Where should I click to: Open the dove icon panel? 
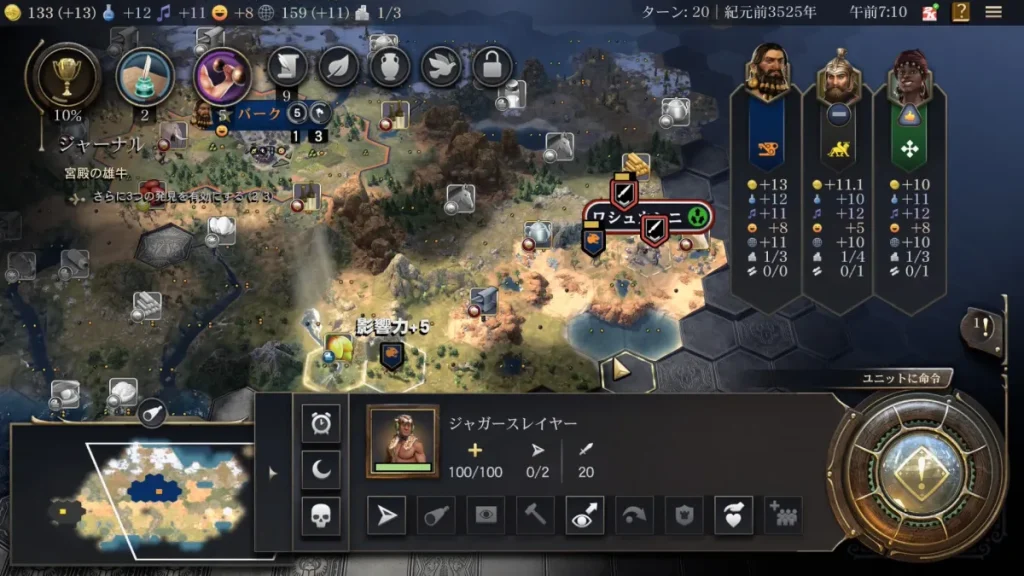pos(442,67)
